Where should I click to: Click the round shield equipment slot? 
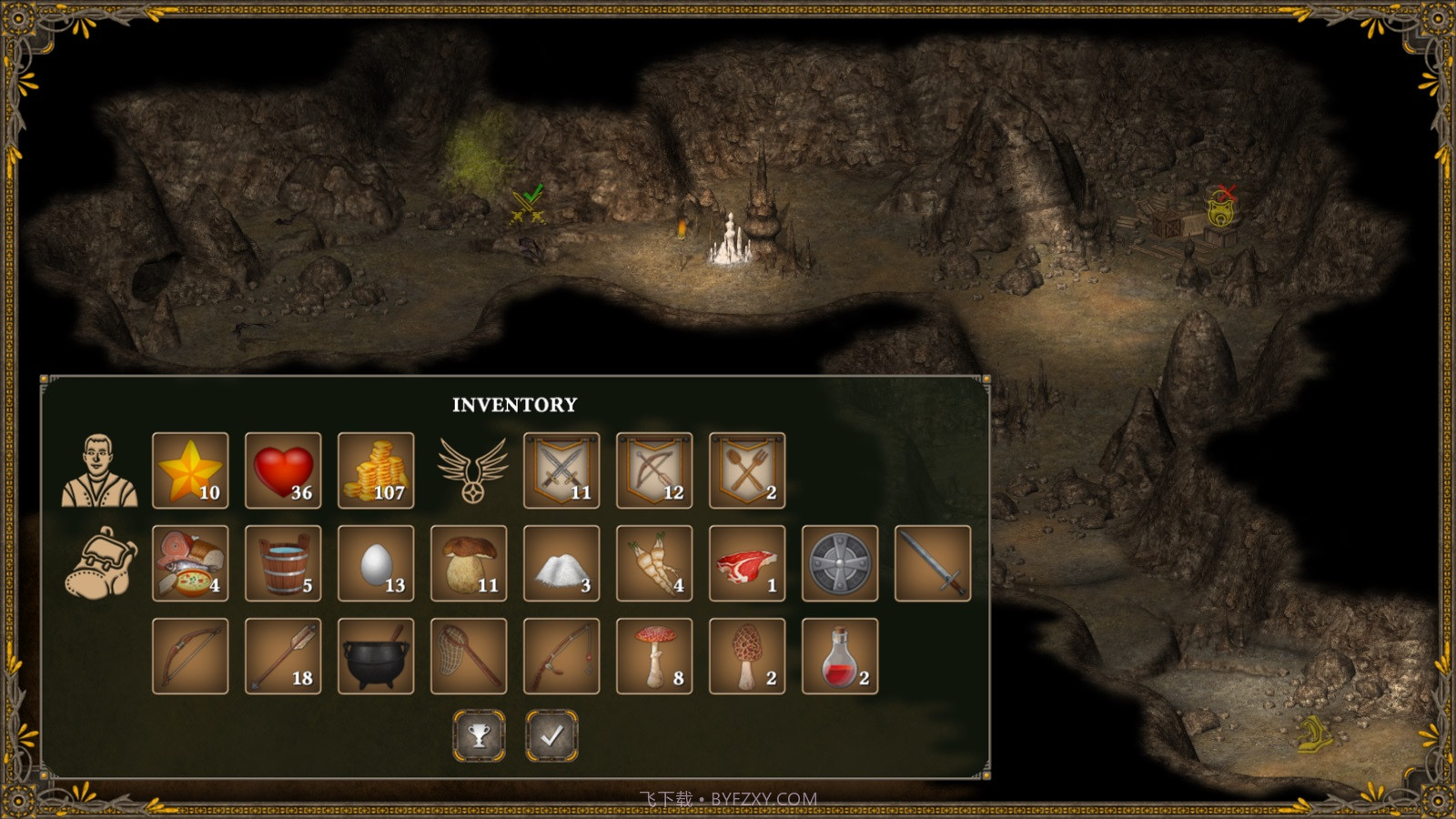840,563
